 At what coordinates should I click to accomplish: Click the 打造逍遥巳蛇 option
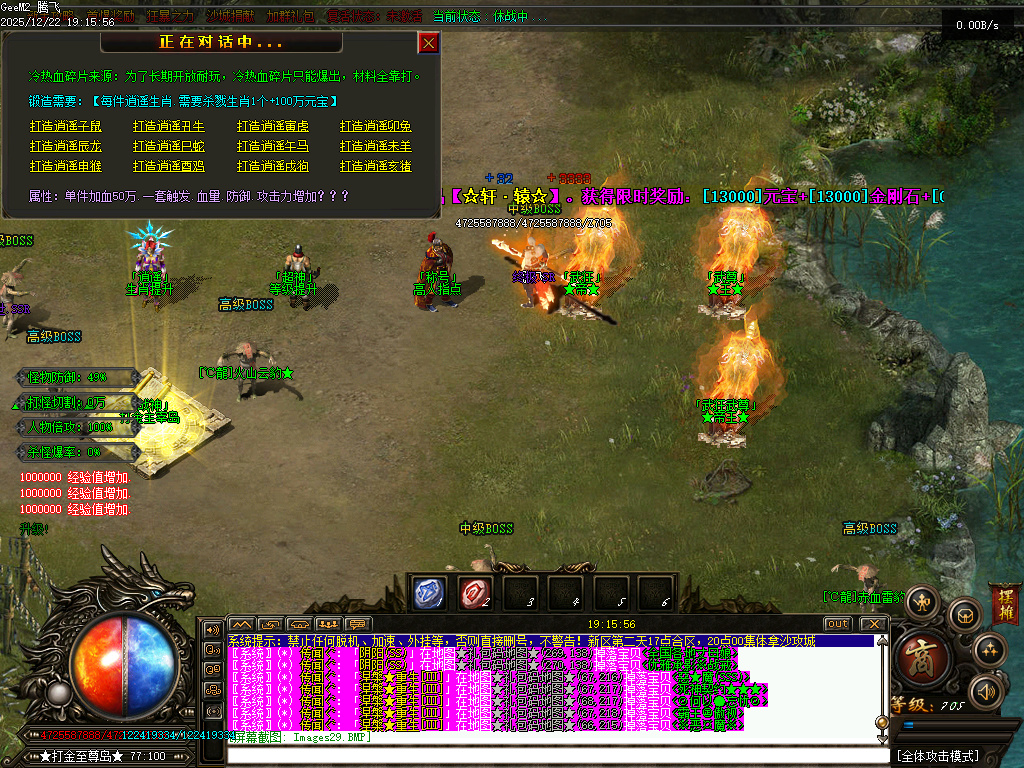tap(169, 147)
